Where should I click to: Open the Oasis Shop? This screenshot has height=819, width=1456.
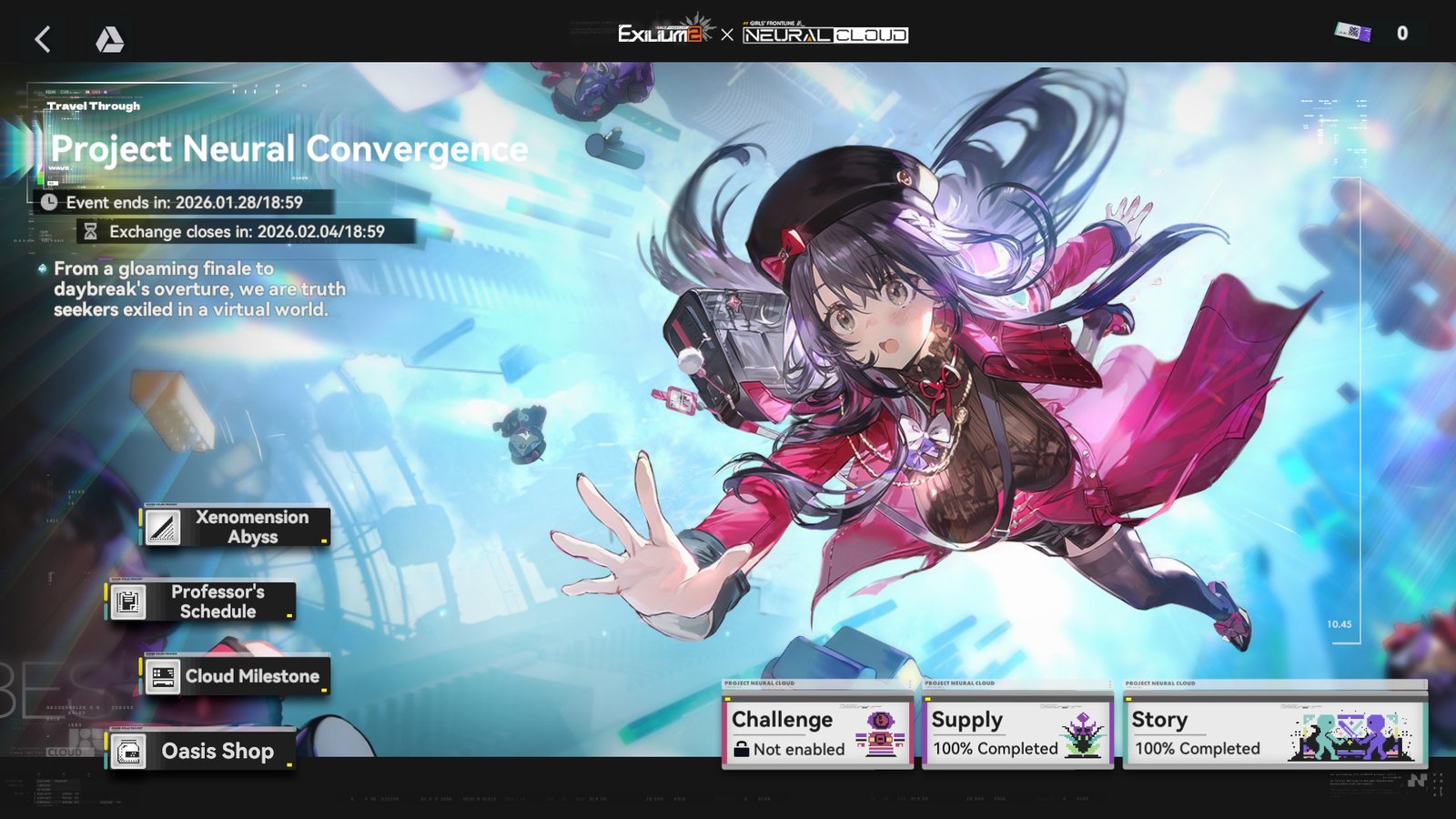pos(216,752)
